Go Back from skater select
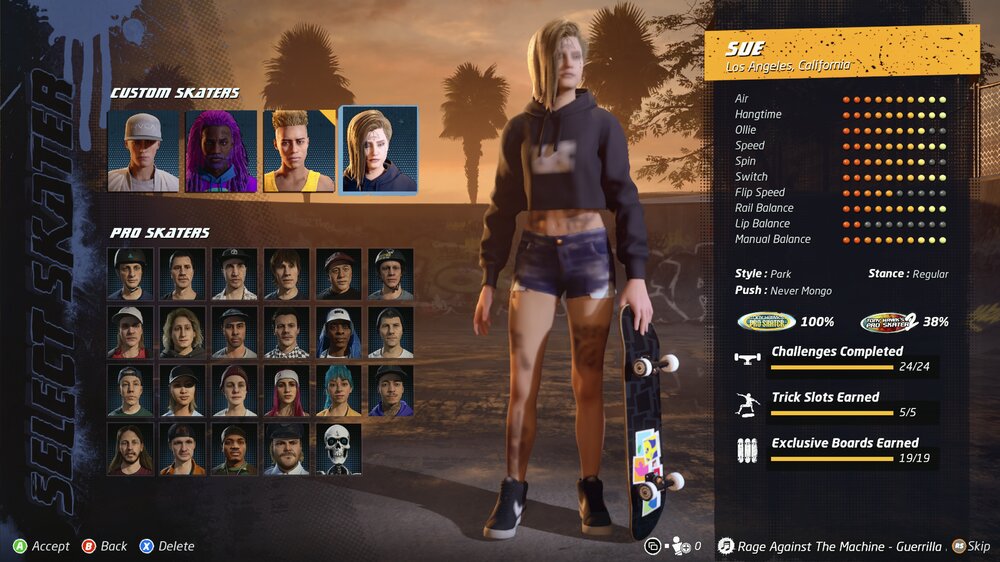Screen dimensions: 1000x562 [104, 546]
